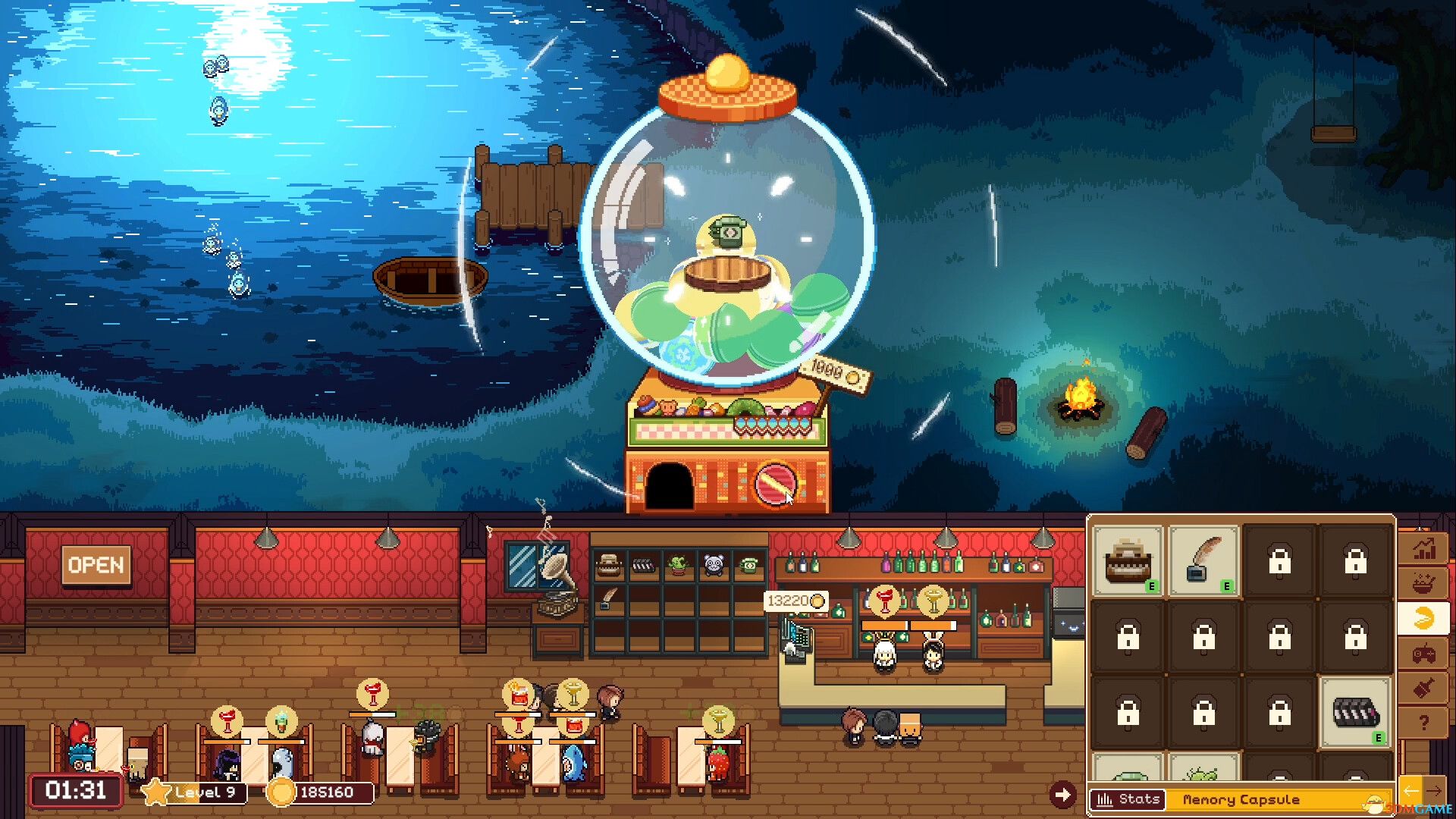Image resolution: width=1456 pixels, height=819 pixels.
Task: Select the game controller sidebar icon
Action: click(x=1423, y=654)
